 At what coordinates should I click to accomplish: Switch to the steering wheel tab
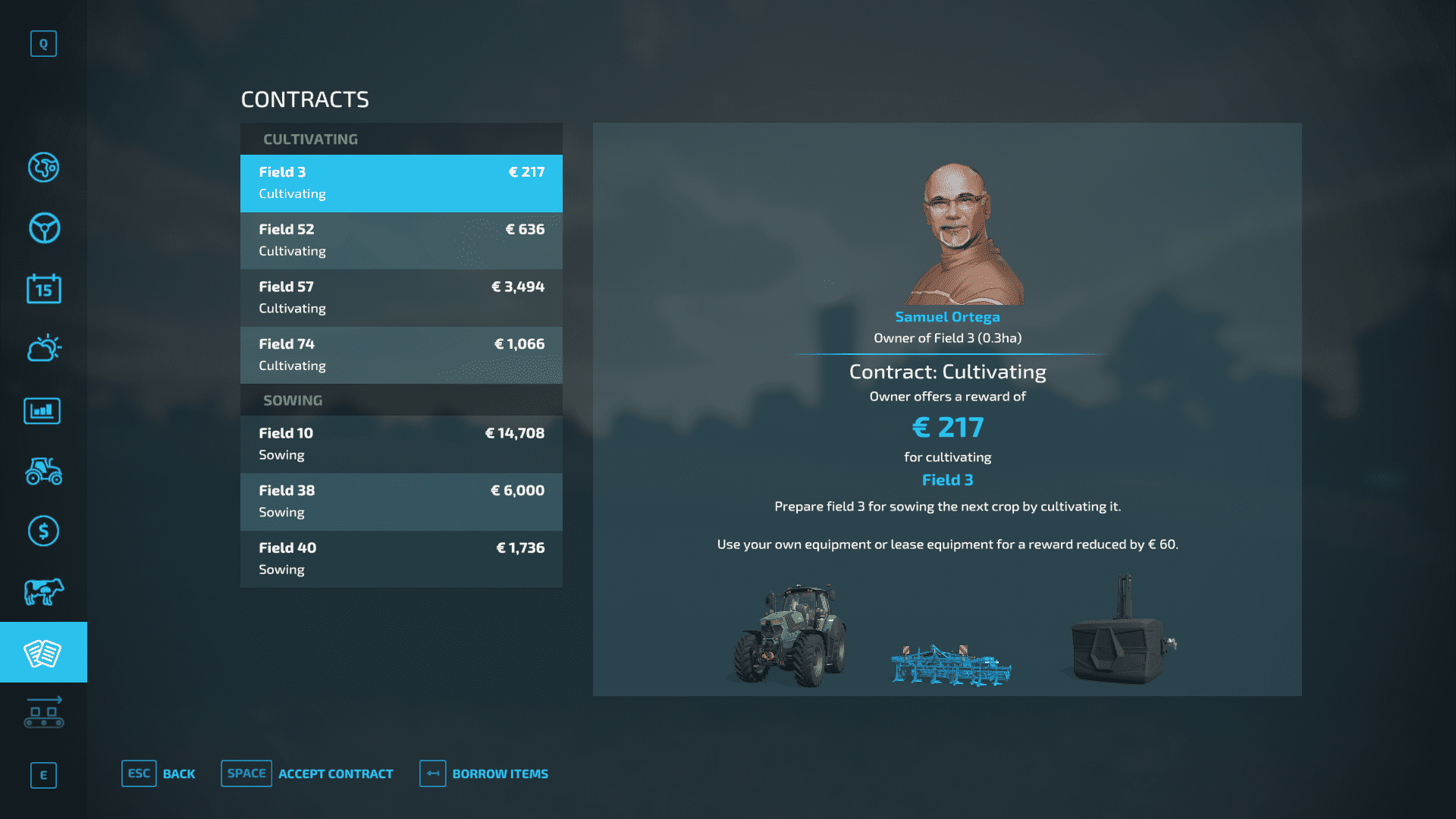(x=43, y=228)
